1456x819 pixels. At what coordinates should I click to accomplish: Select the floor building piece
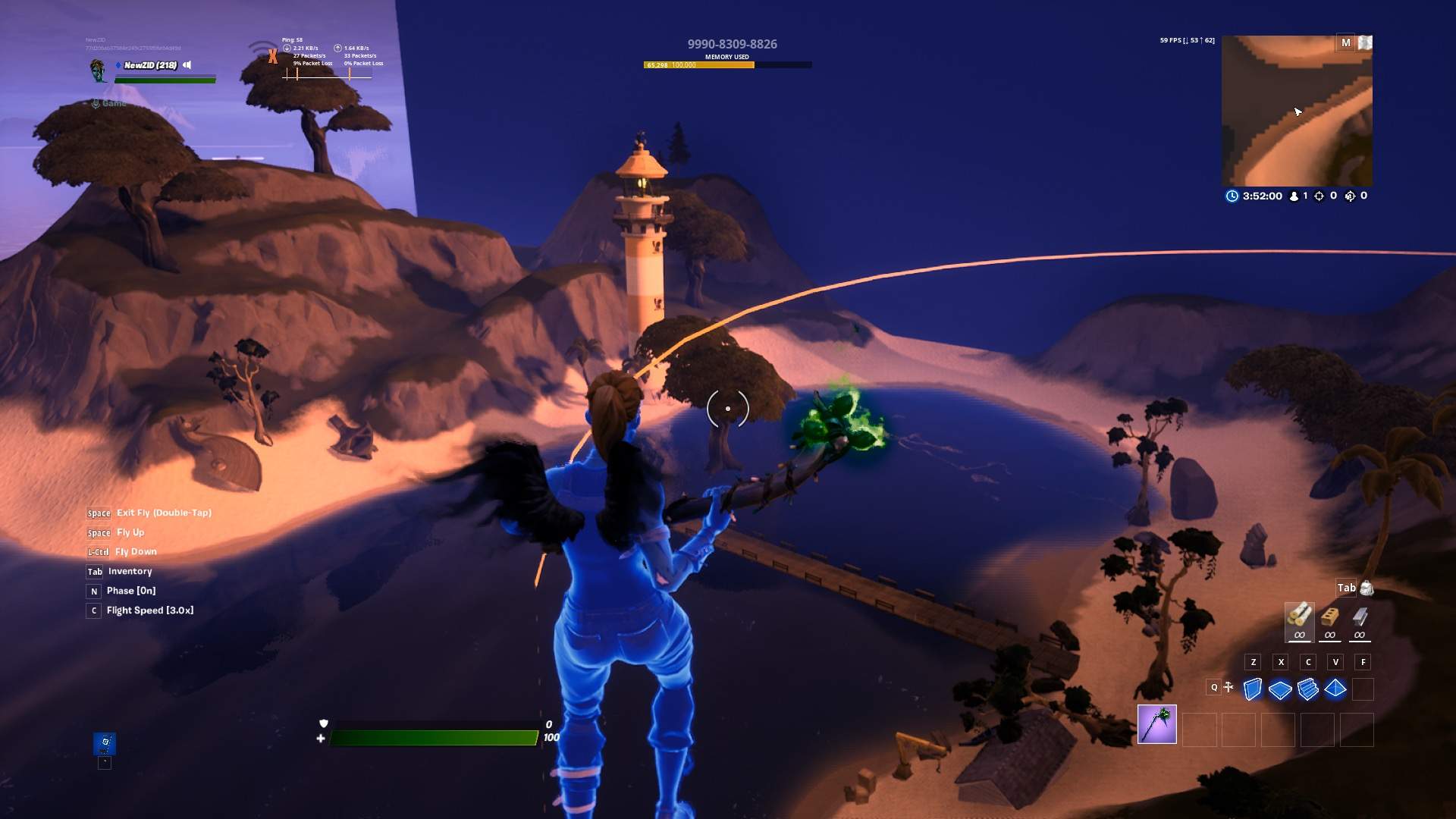point(1280,689)
